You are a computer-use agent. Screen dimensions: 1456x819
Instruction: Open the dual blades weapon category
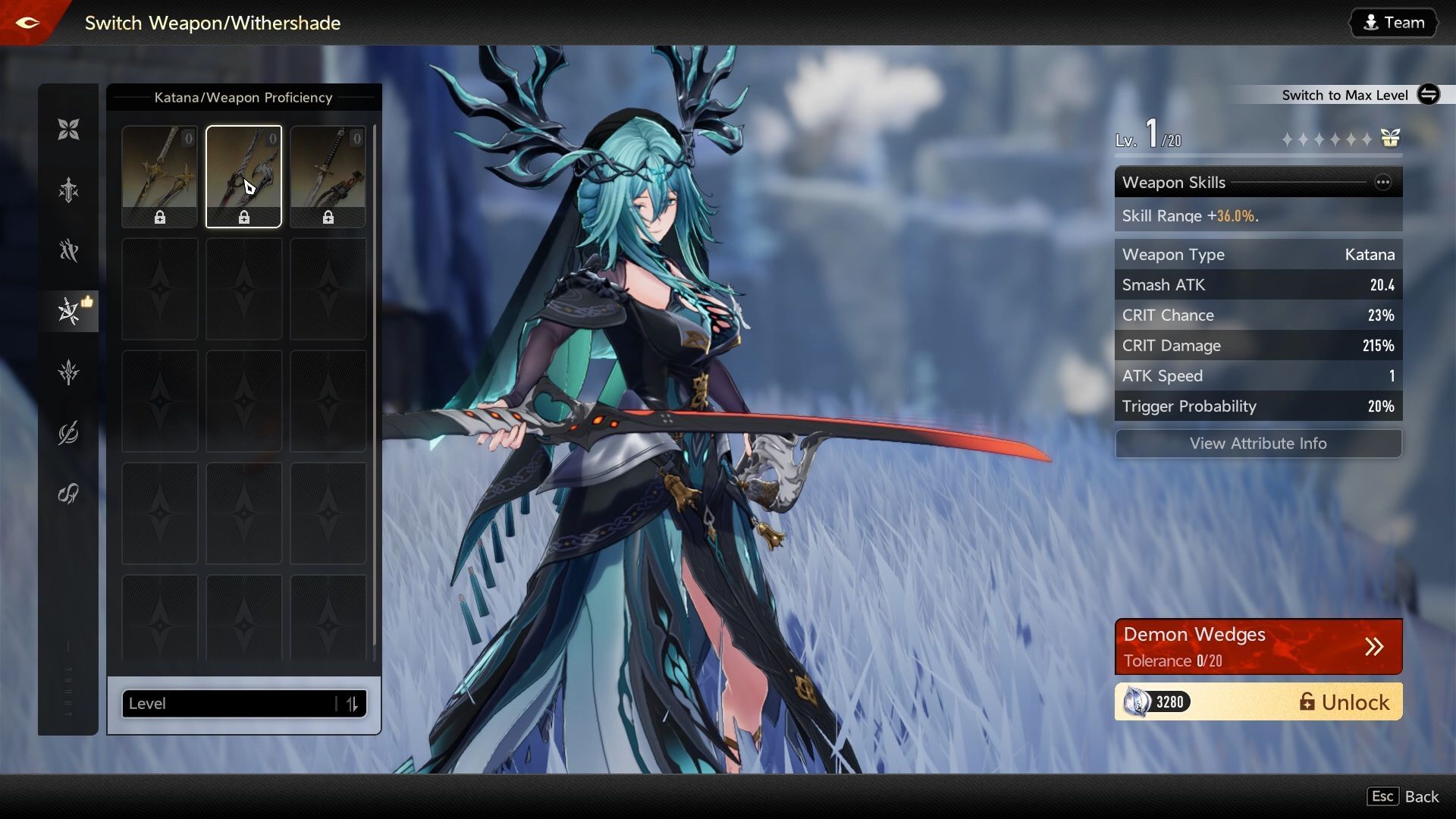tap(68, 250)
